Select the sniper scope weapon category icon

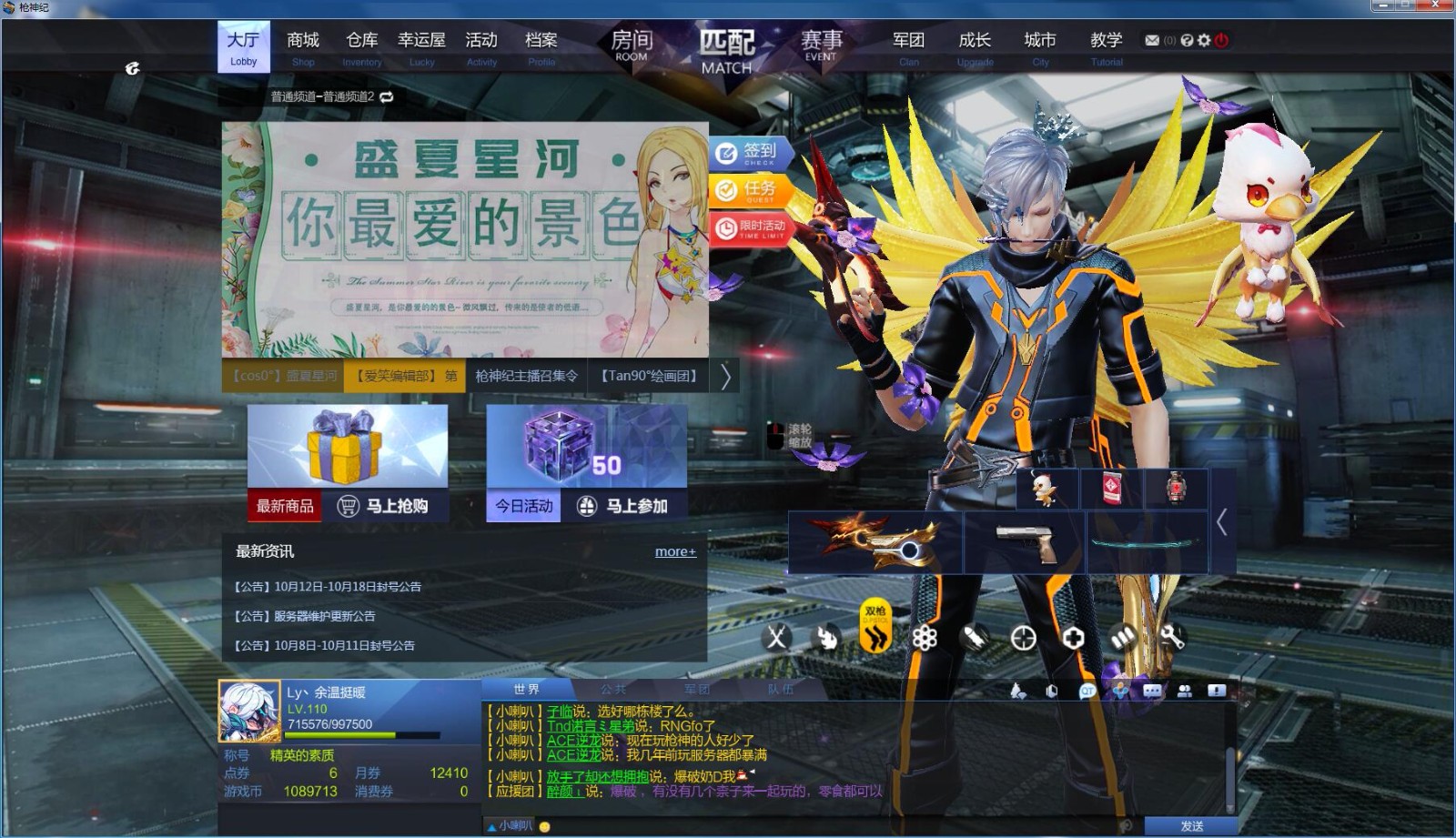[x=1024, y=639]
